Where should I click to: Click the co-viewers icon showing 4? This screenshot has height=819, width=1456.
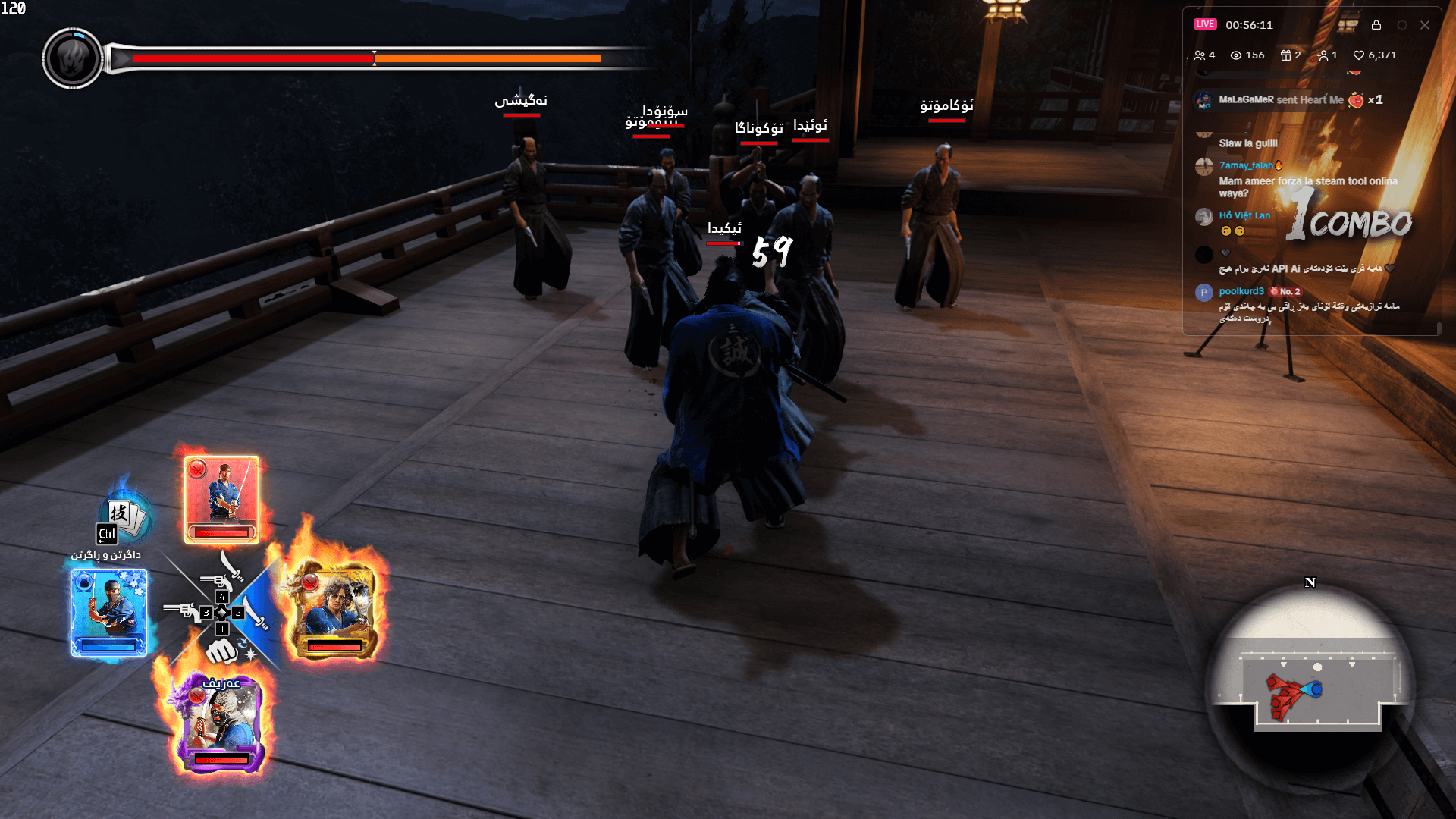coord(1200,56)
